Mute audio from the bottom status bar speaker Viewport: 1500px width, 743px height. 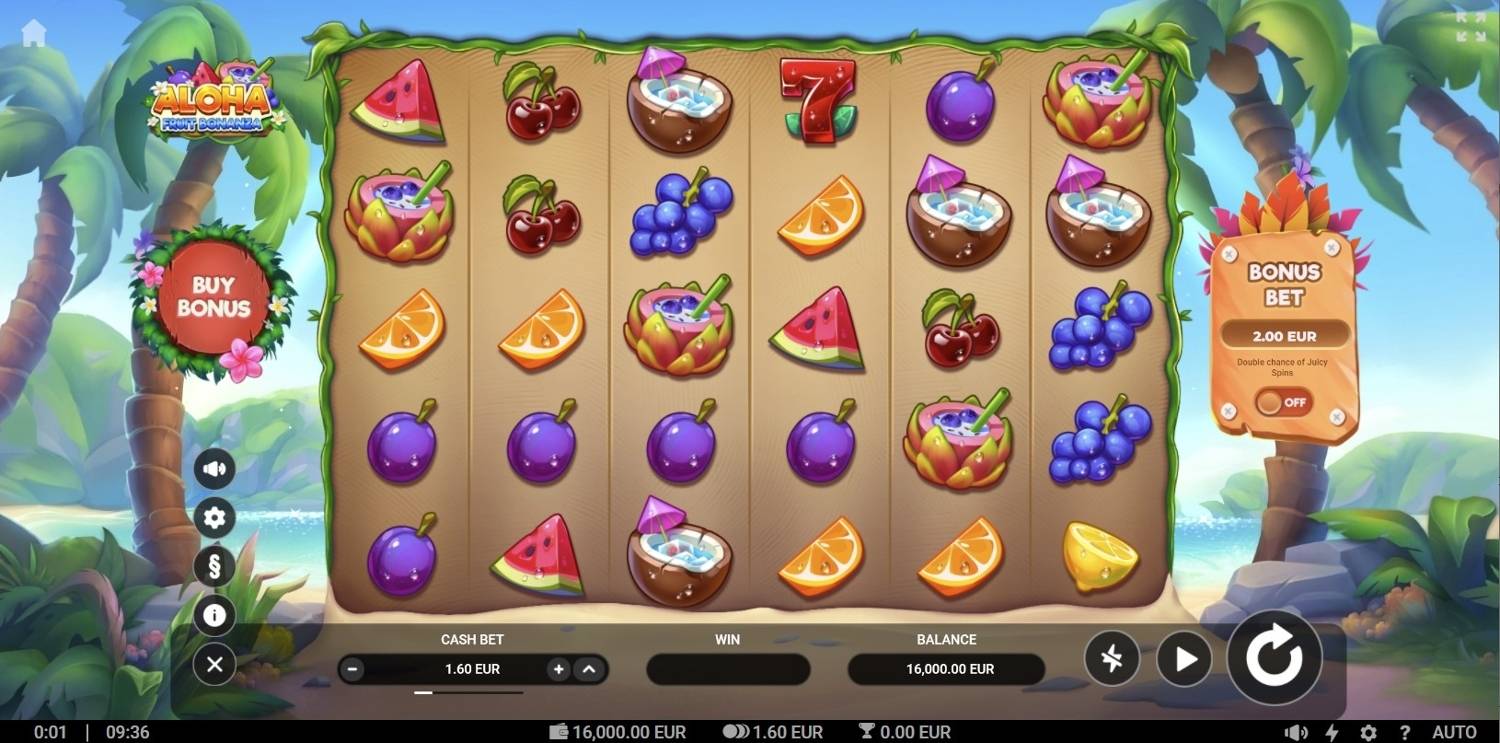pyautogui.click(x=1296, y=731)
